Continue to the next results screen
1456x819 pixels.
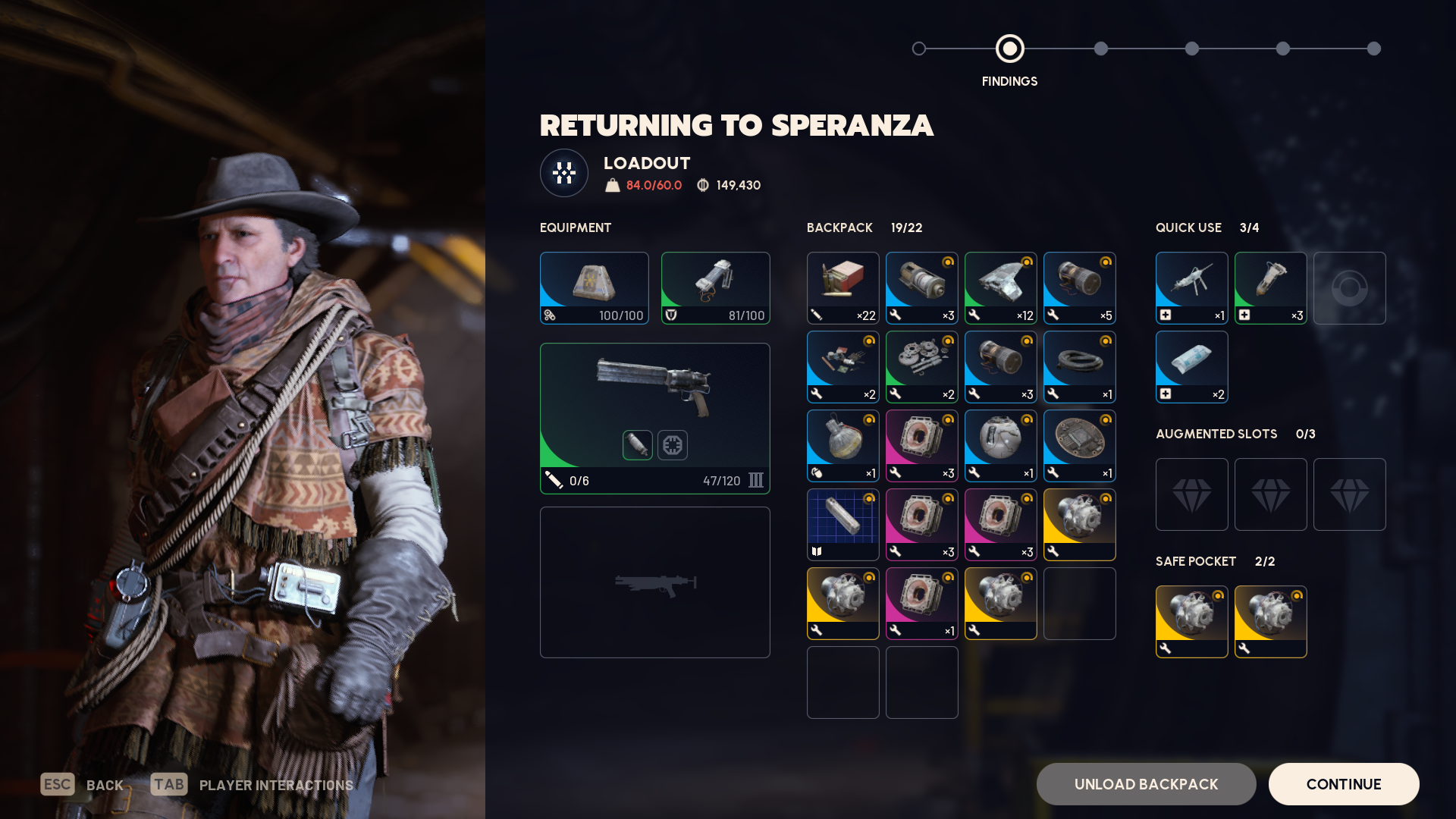click(x=1343, y=784)
